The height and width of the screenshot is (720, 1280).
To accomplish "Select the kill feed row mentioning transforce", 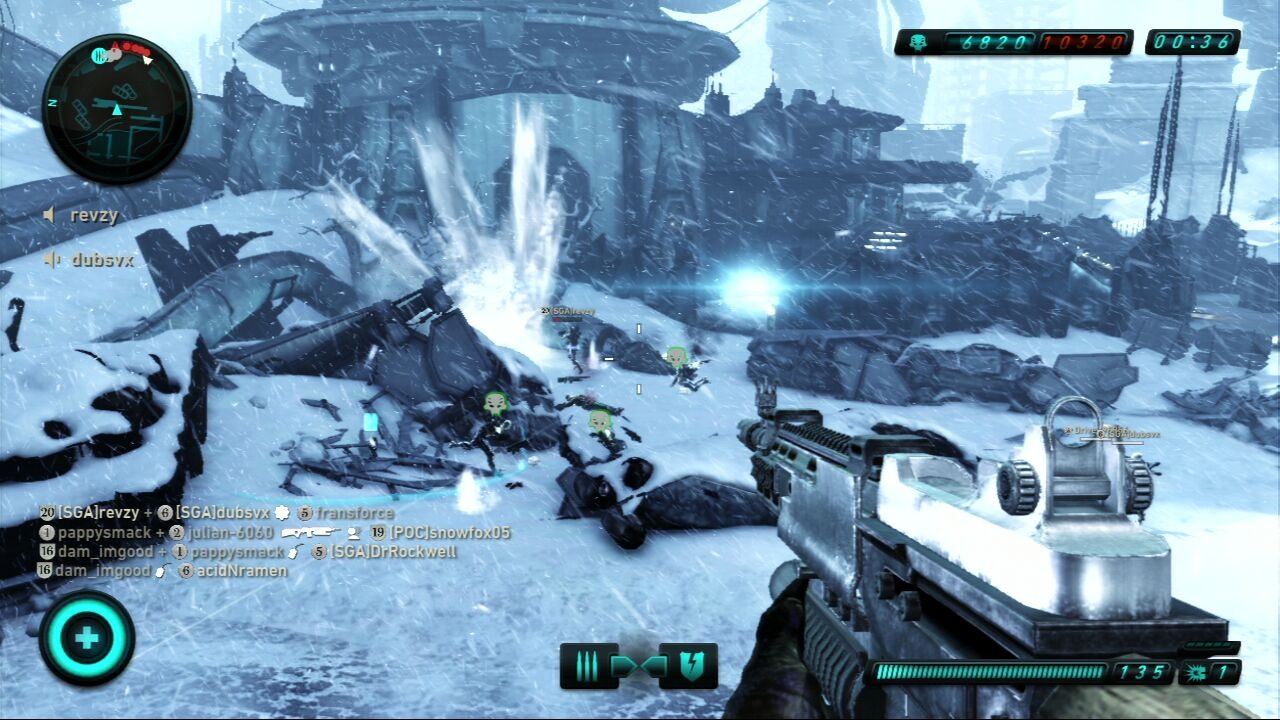I will tap(217, 513).
